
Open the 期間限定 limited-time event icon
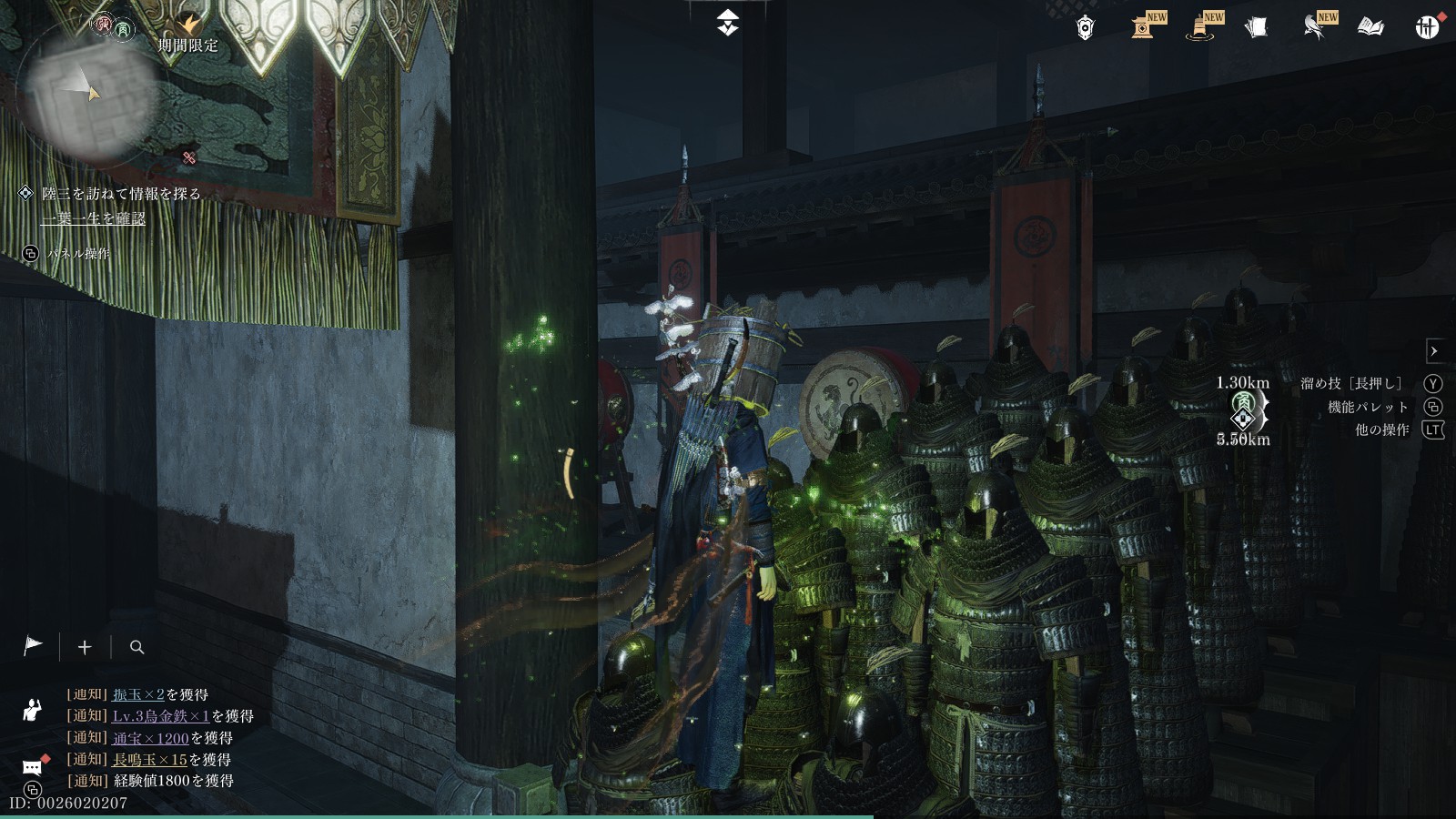click(x=189, y=29)
